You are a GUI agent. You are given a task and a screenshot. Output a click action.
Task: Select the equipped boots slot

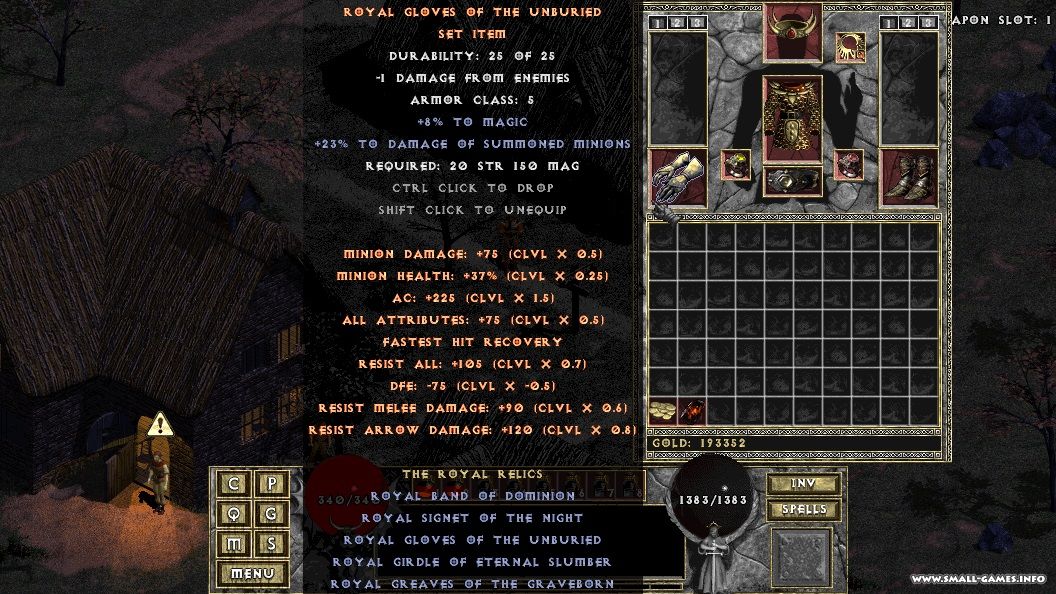[x=908, y=179]
